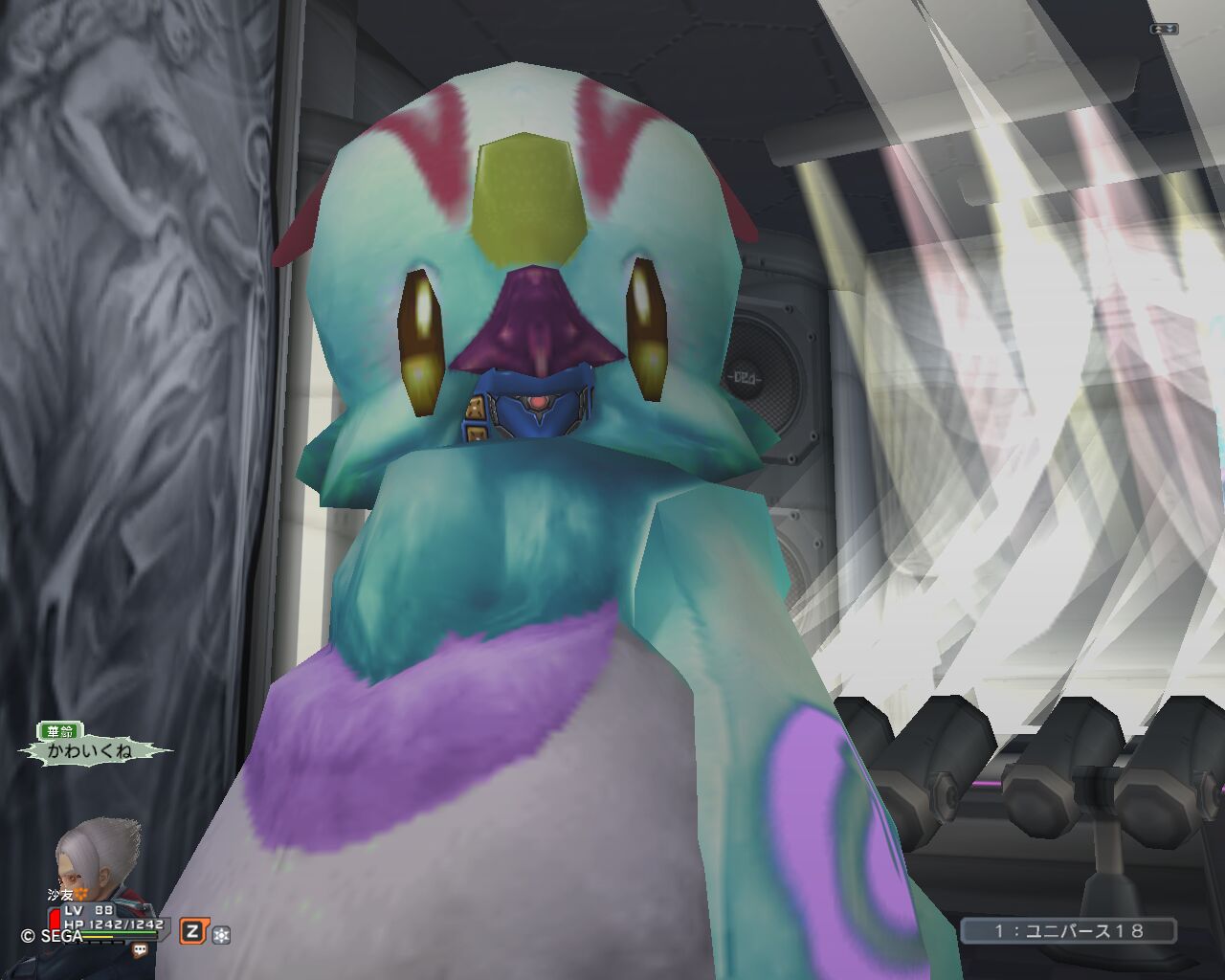
Task: Click the かわいくね chat bubble
Action: click(x=95, y=751)
